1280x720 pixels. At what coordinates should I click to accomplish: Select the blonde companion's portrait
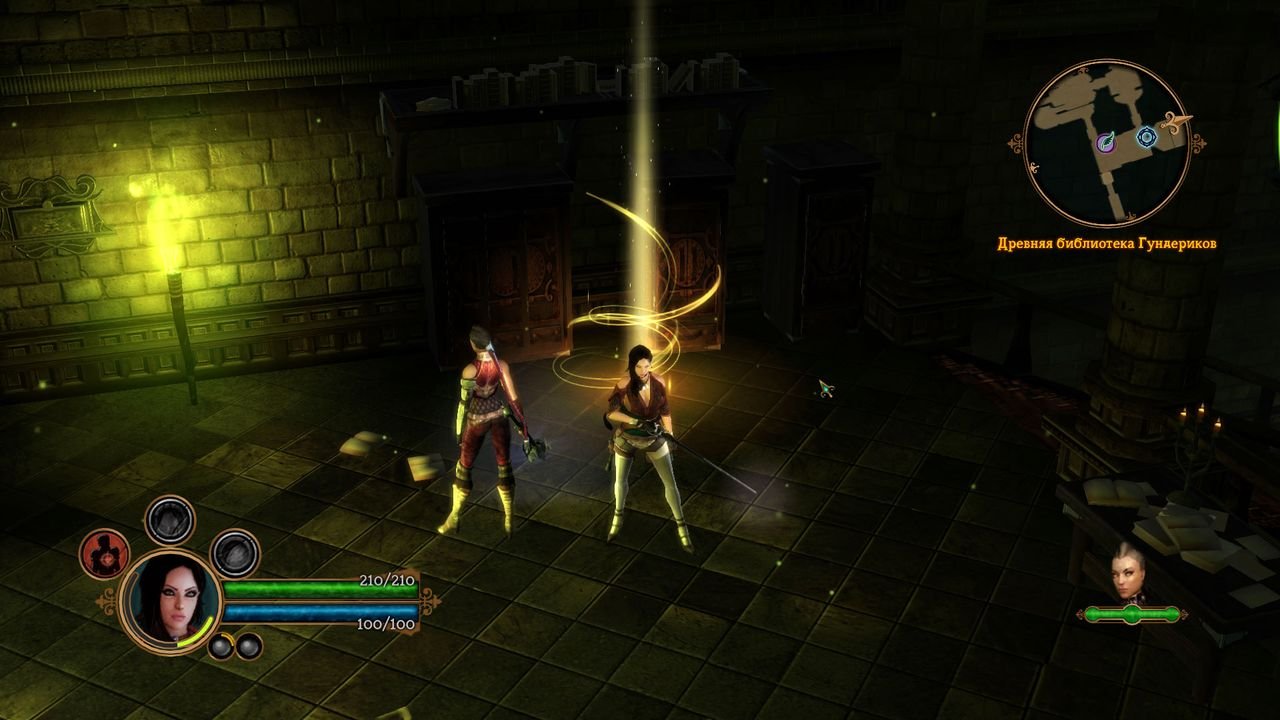coord(1129,574)
